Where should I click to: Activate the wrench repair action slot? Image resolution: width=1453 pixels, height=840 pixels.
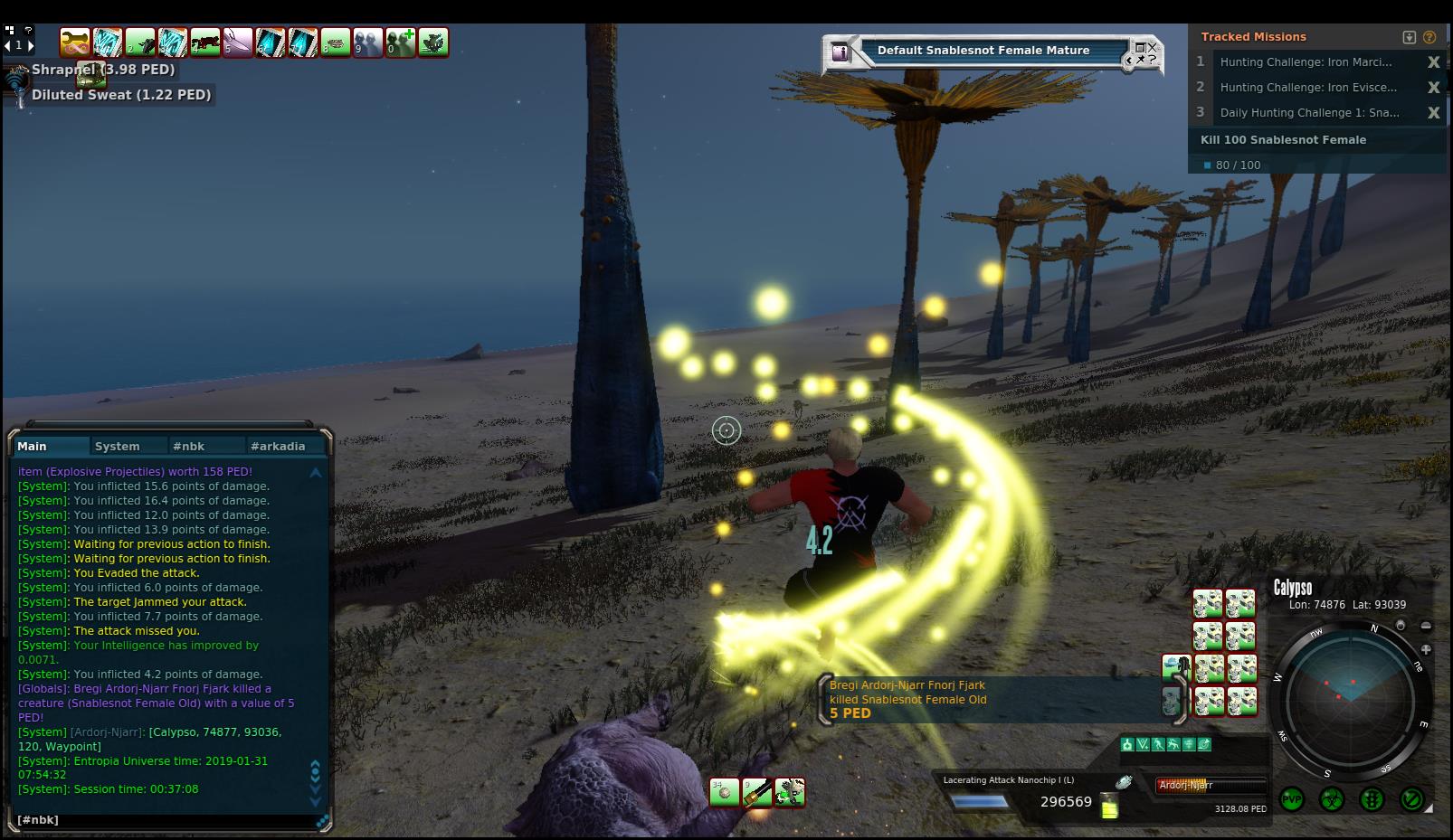click(x=789, y=793)
